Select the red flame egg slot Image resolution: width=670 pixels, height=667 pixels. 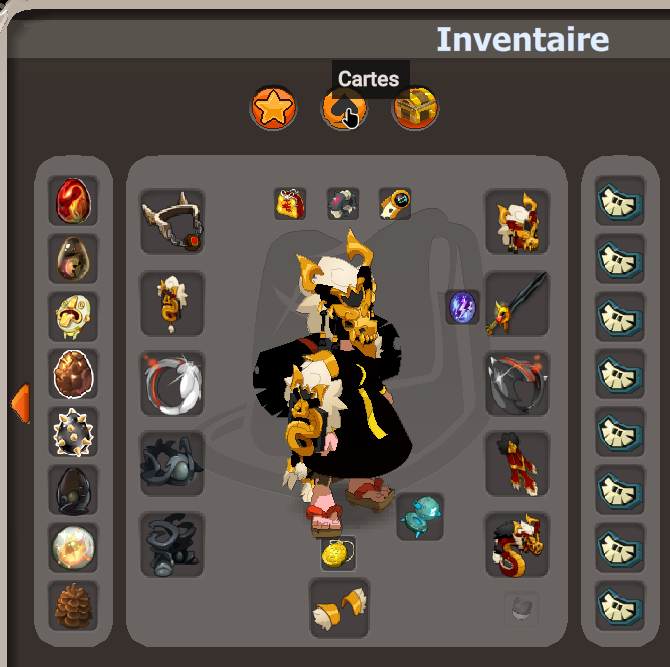click(73, 200)
